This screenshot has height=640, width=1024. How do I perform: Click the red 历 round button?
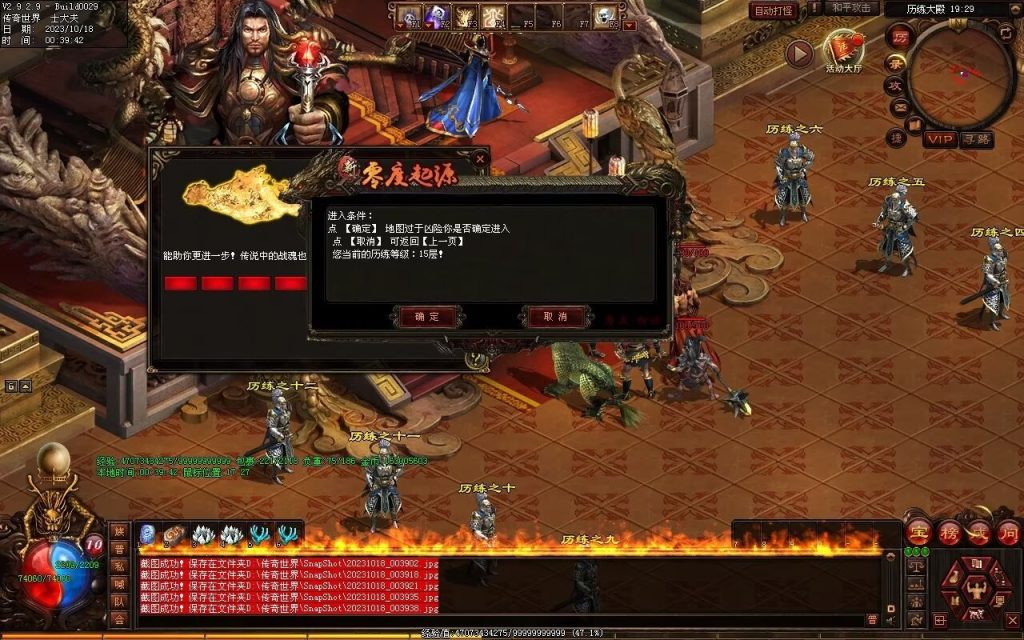tap(900, 36)
